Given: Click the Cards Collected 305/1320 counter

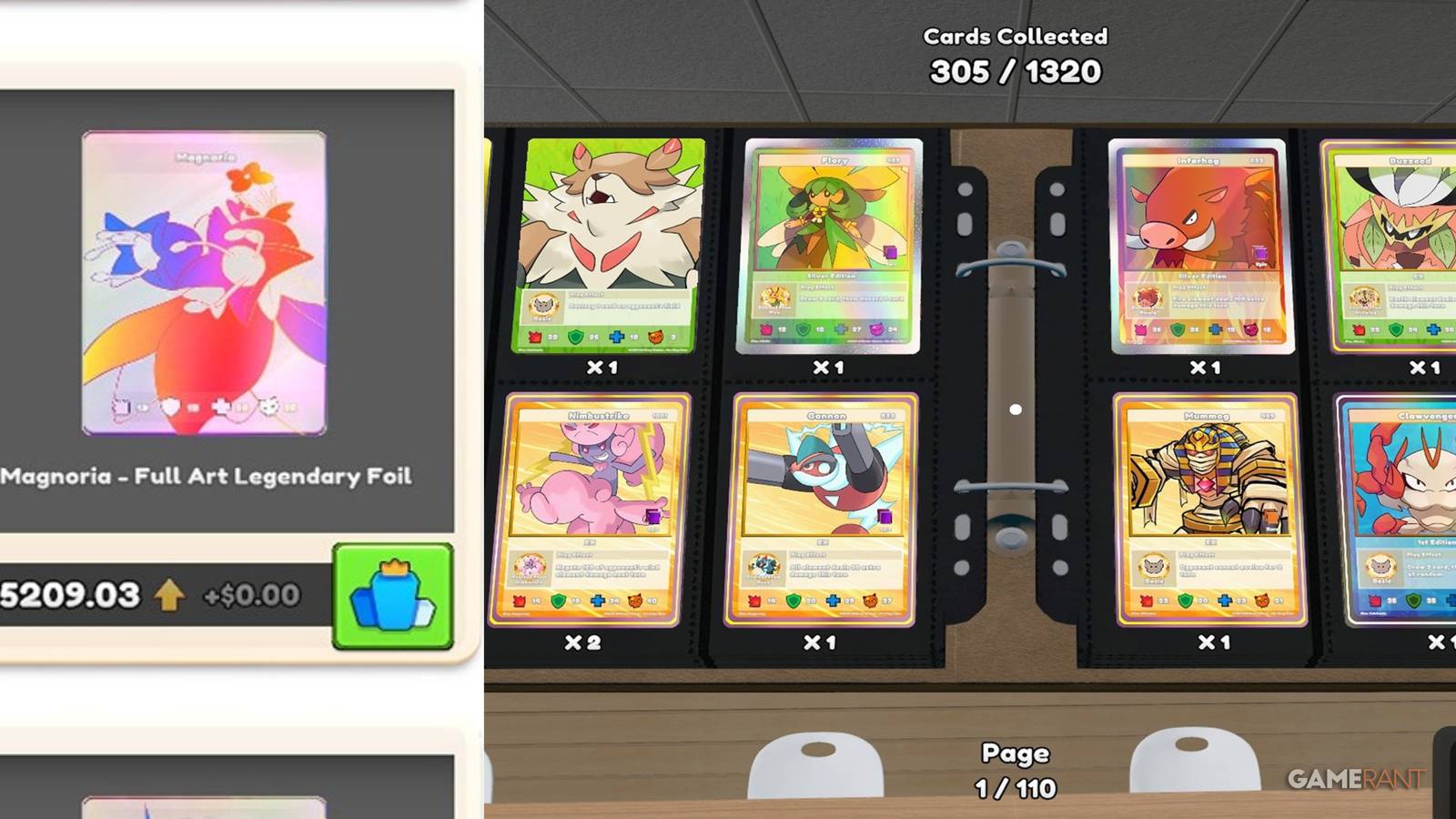Looking at the screenshot, I should [1016, 53].
